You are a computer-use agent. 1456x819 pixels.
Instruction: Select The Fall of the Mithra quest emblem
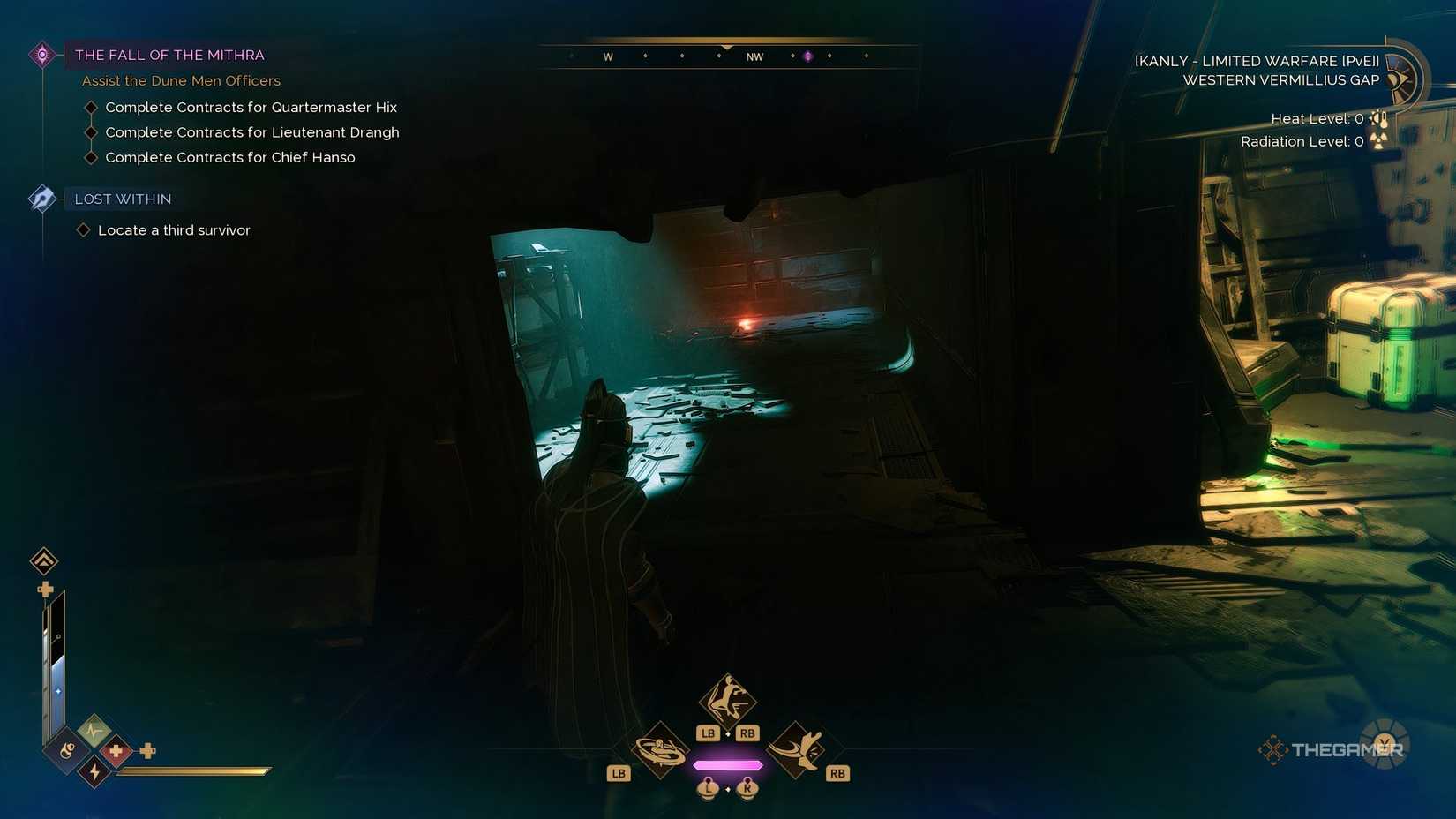41,54
